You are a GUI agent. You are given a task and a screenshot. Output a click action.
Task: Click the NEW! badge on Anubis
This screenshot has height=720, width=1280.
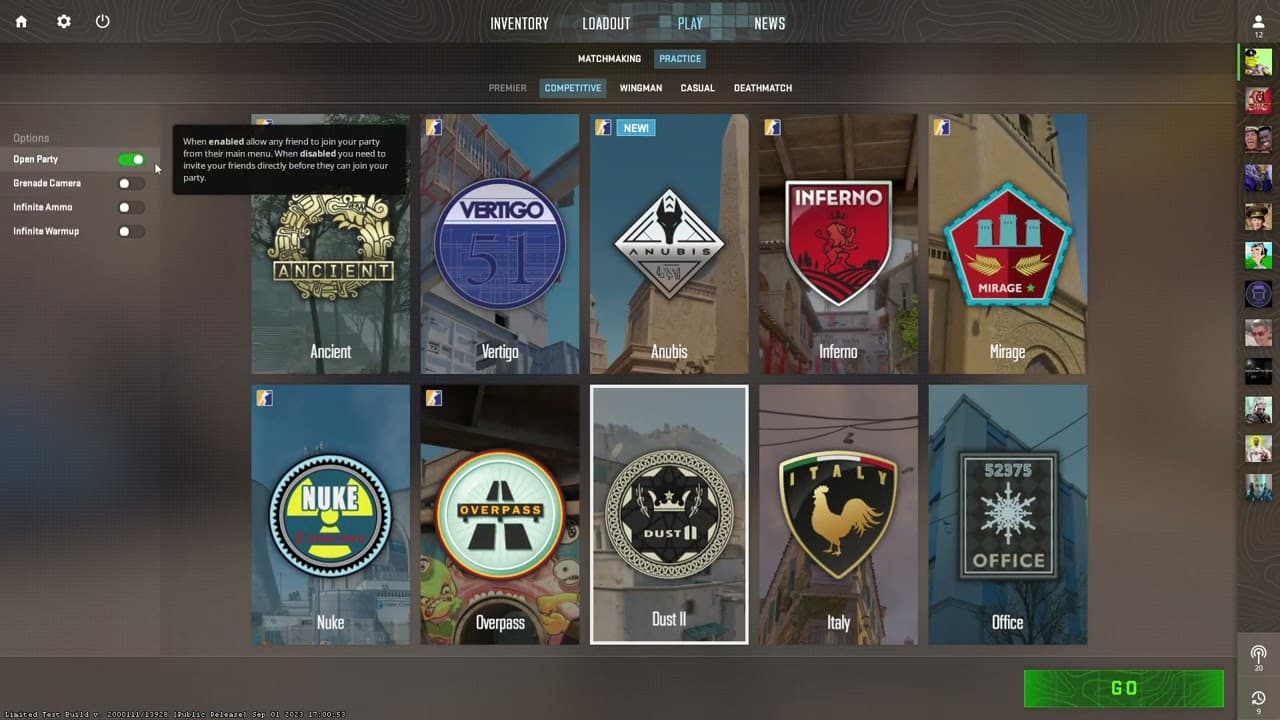(x=637, y=127)
